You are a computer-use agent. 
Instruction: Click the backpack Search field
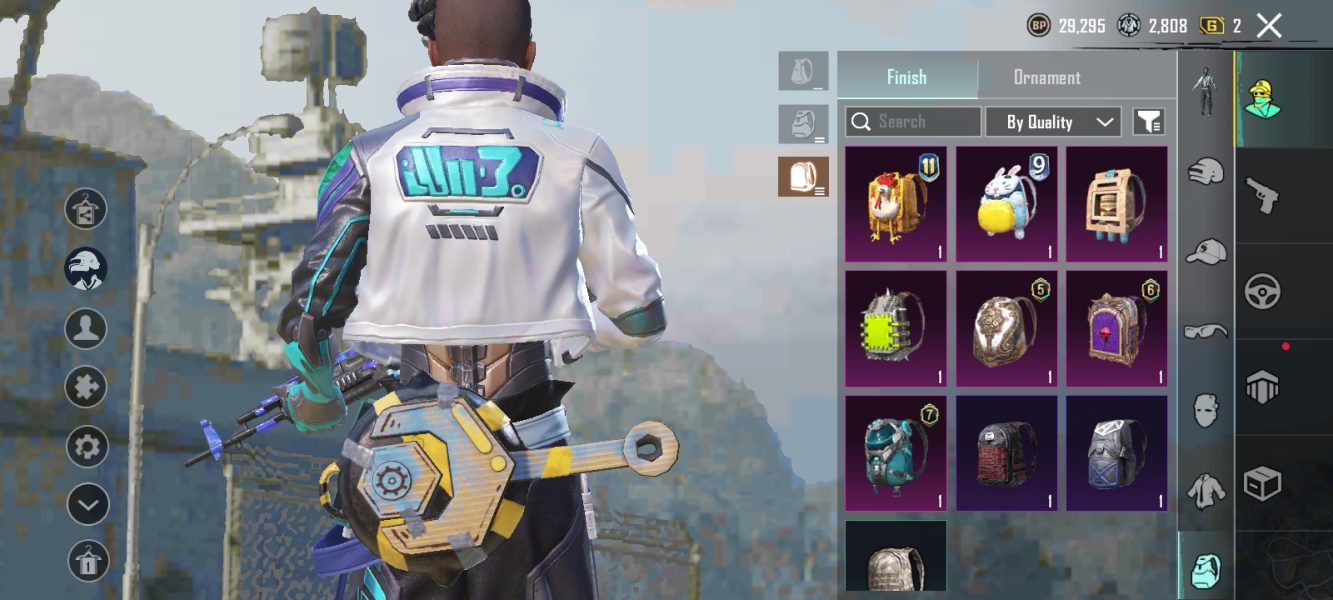[912, 122]
